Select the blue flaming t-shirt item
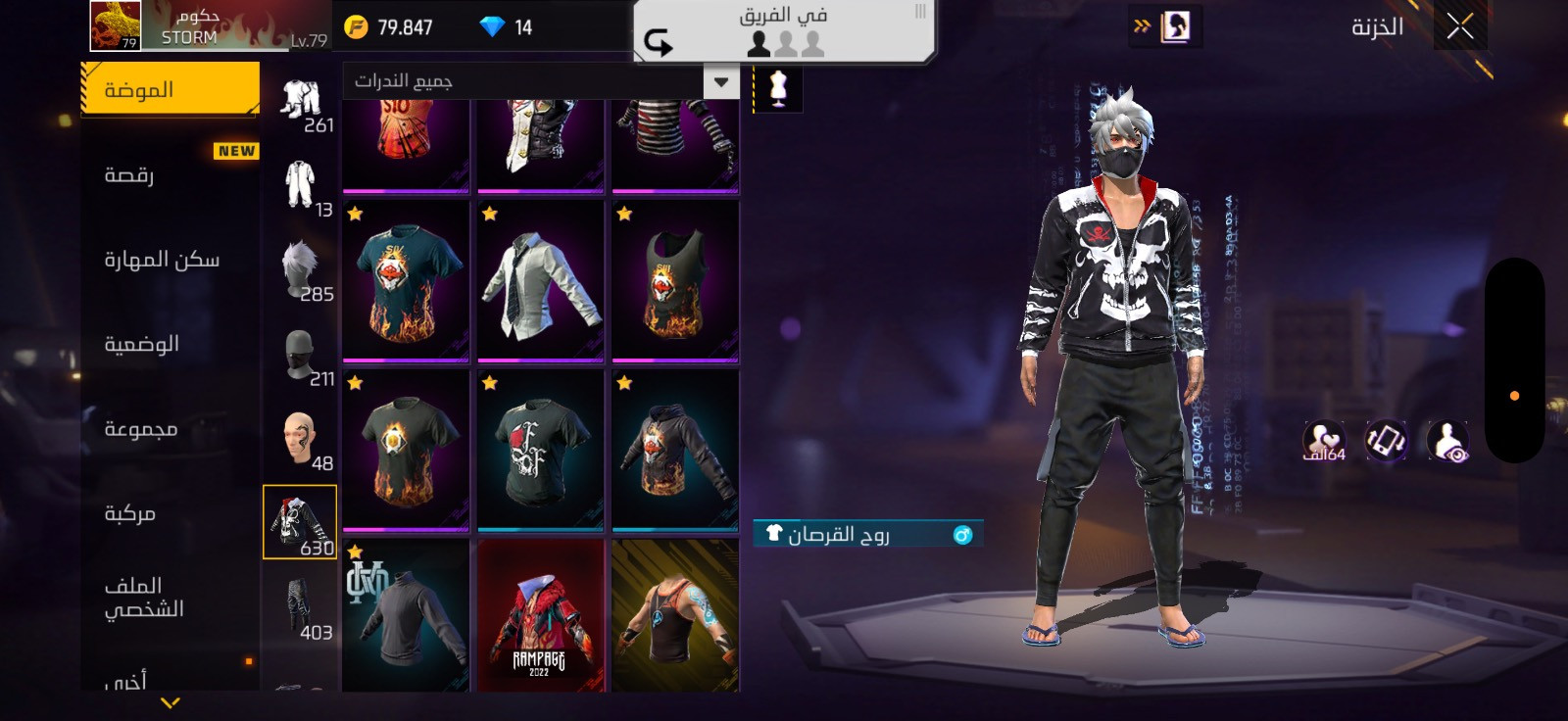 (406, 281)
